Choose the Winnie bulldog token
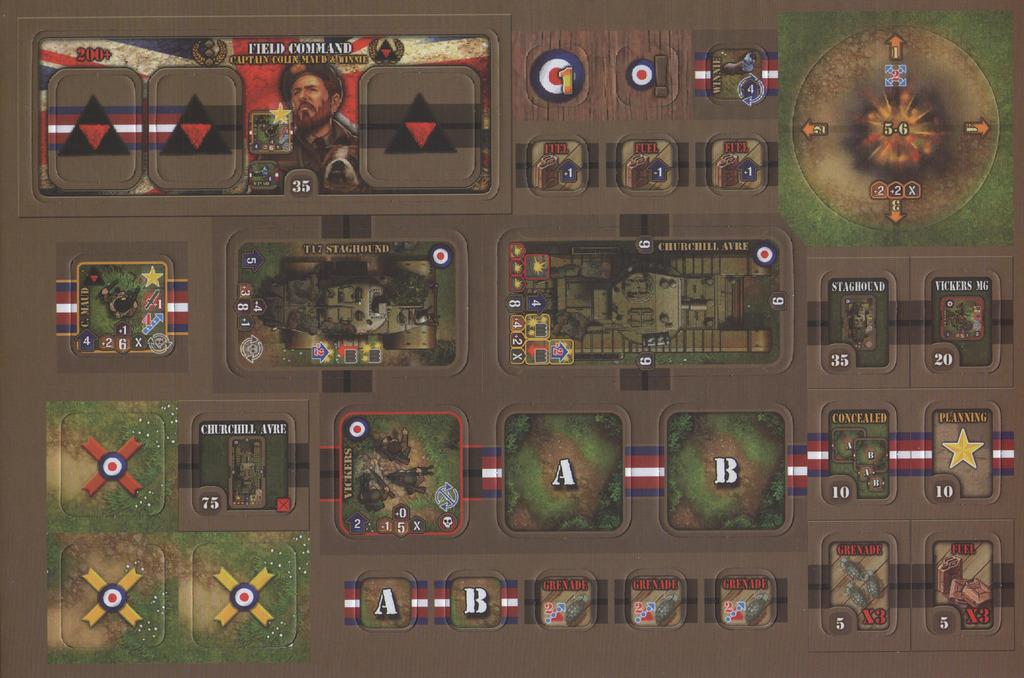The image size is (1024, 678). (736, 76)
